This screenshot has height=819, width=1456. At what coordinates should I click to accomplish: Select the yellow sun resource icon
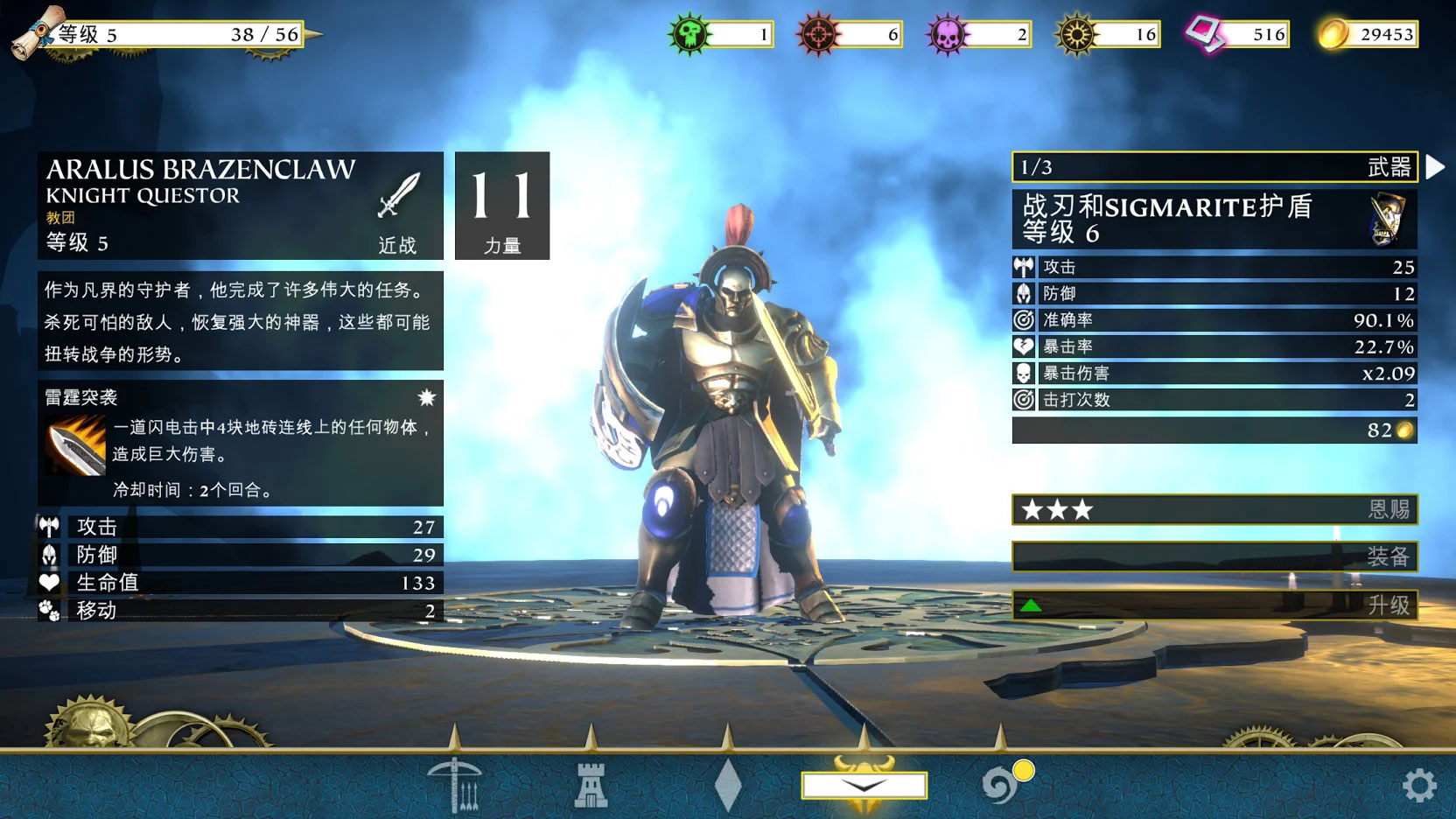click(1076, 34)
